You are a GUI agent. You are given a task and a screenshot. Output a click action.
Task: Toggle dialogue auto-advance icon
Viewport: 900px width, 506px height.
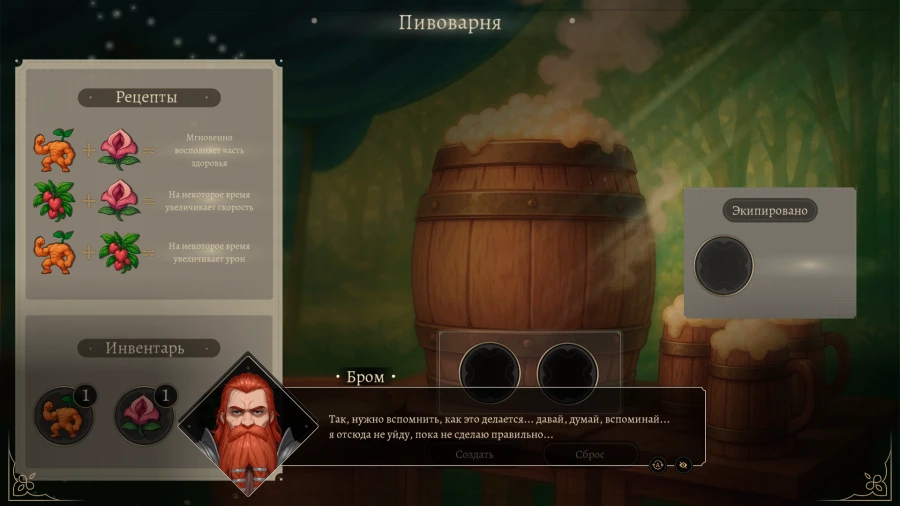(658, 464)
